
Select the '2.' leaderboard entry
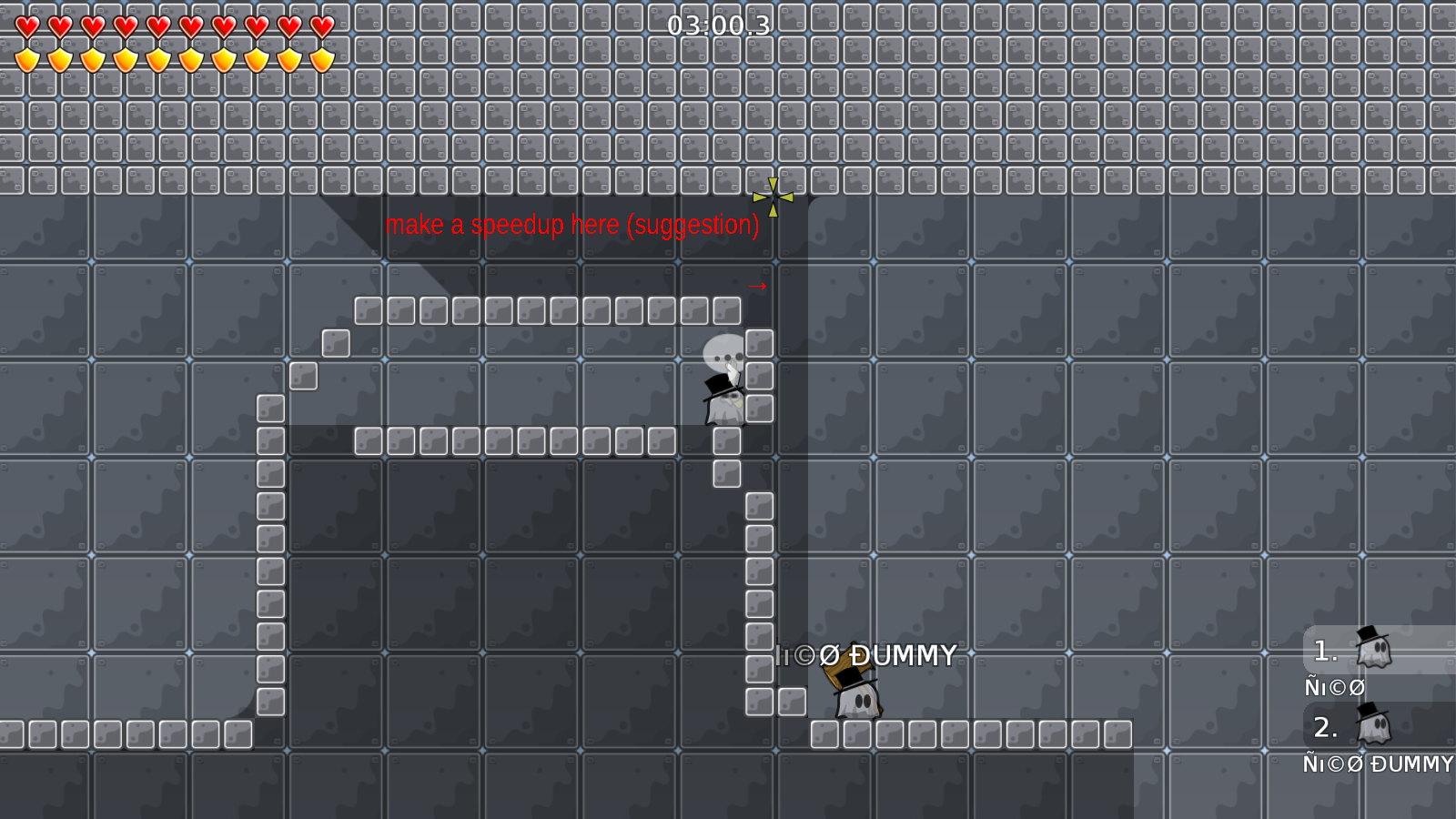click(x=1325, y=728)
